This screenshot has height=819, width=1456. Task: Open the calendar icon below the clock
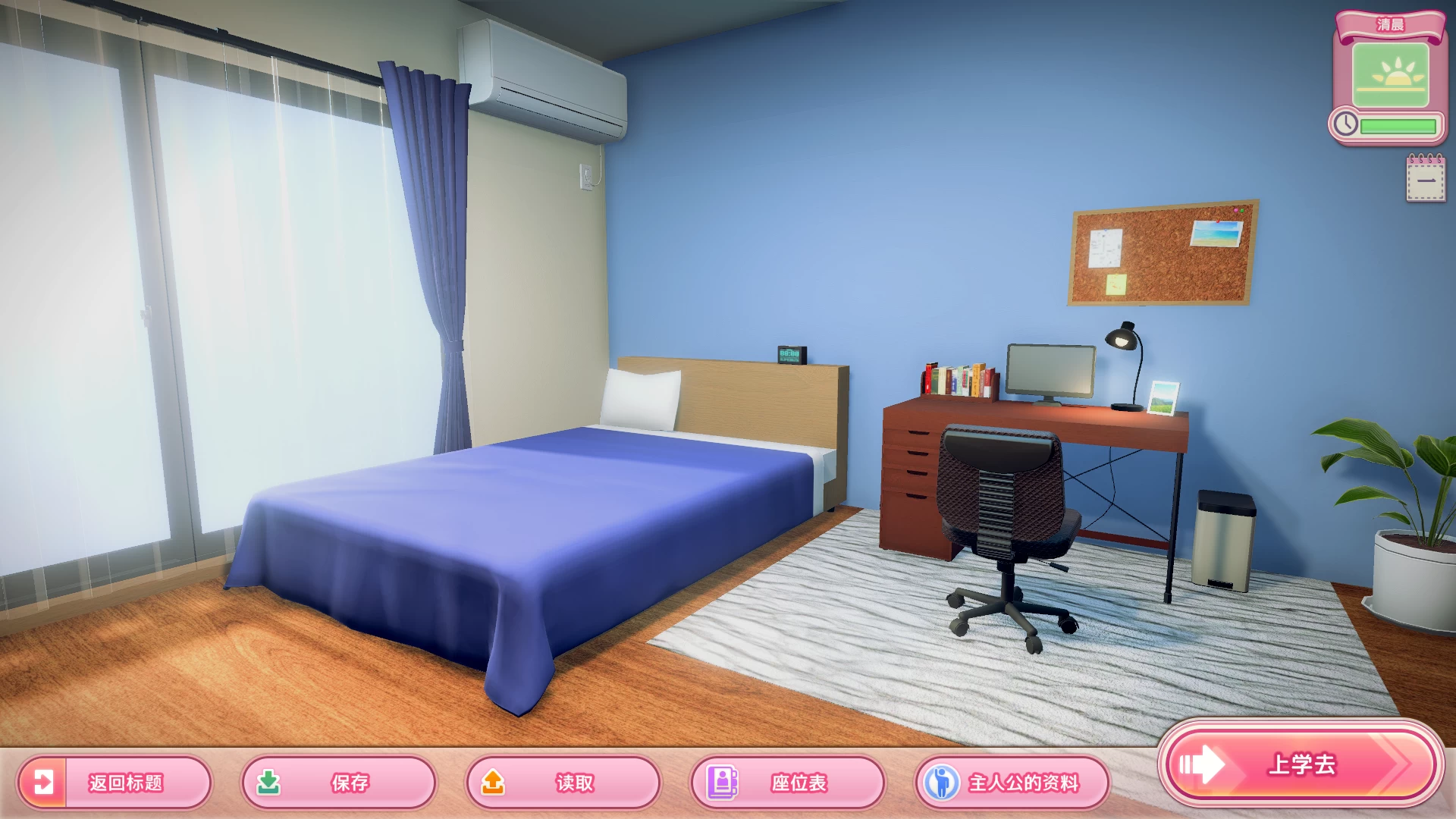point(1425,179)
